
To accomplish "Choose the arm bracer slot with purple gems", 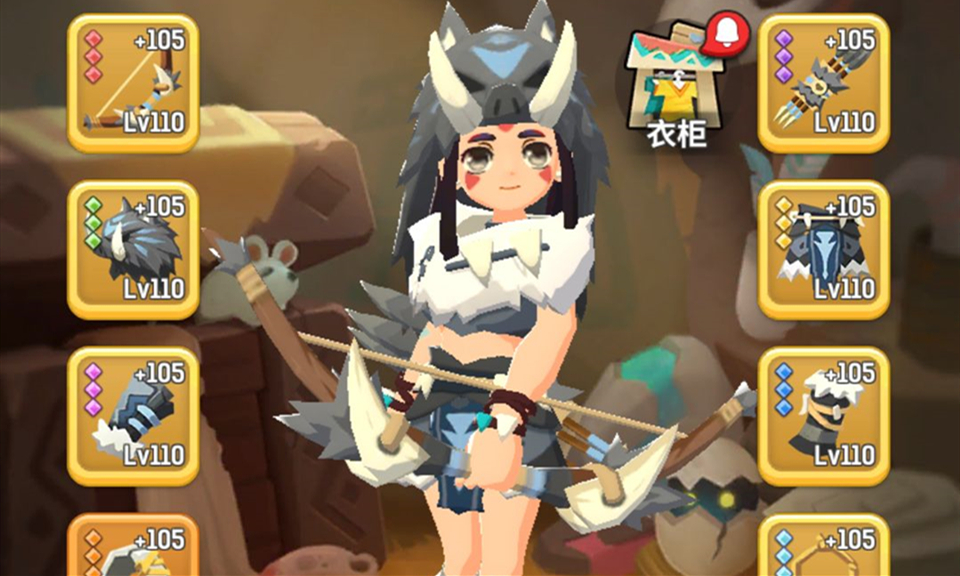I will click(x=133, y=416).
